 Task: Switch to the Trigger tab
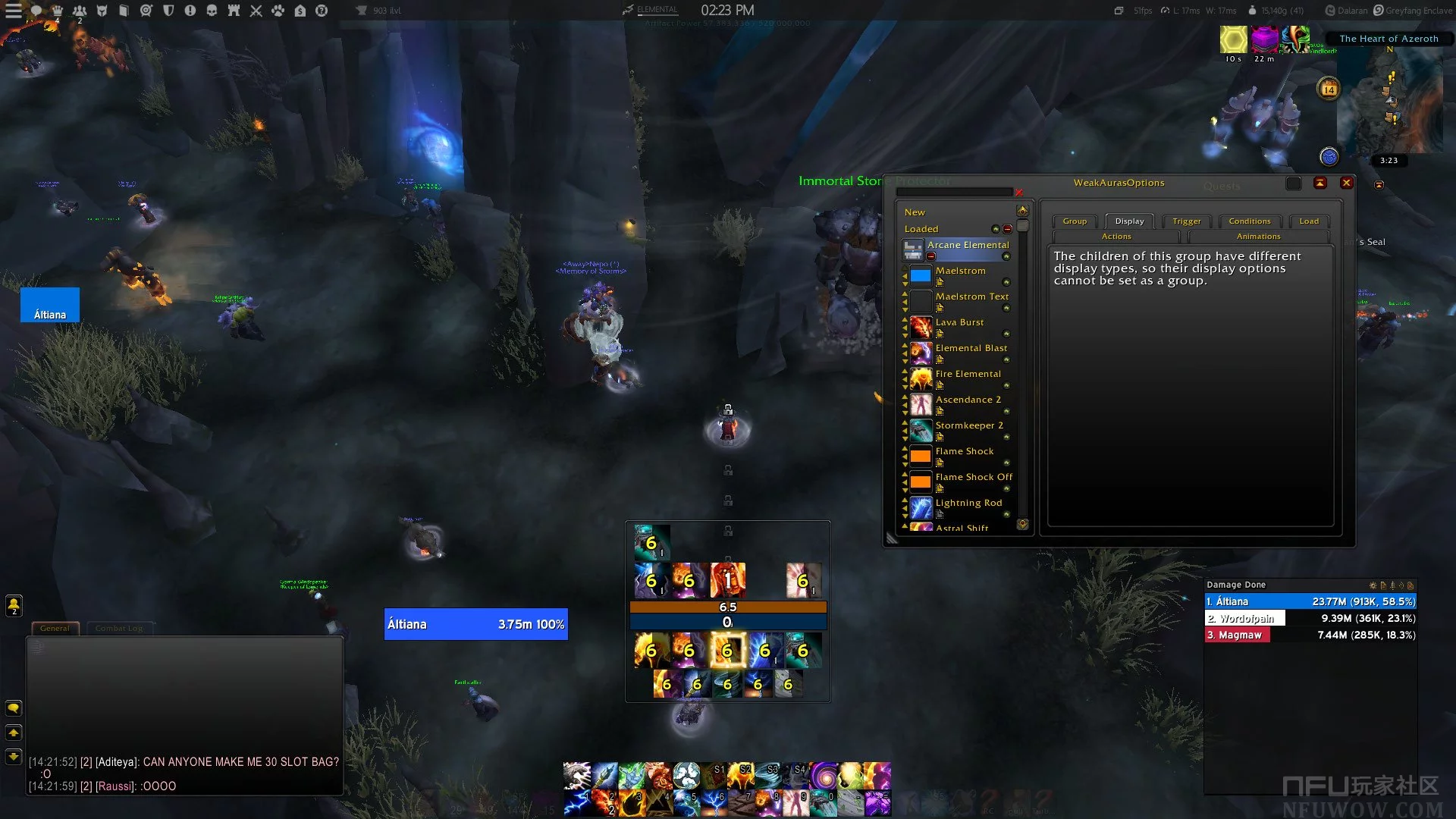[x=1186, y=221]
